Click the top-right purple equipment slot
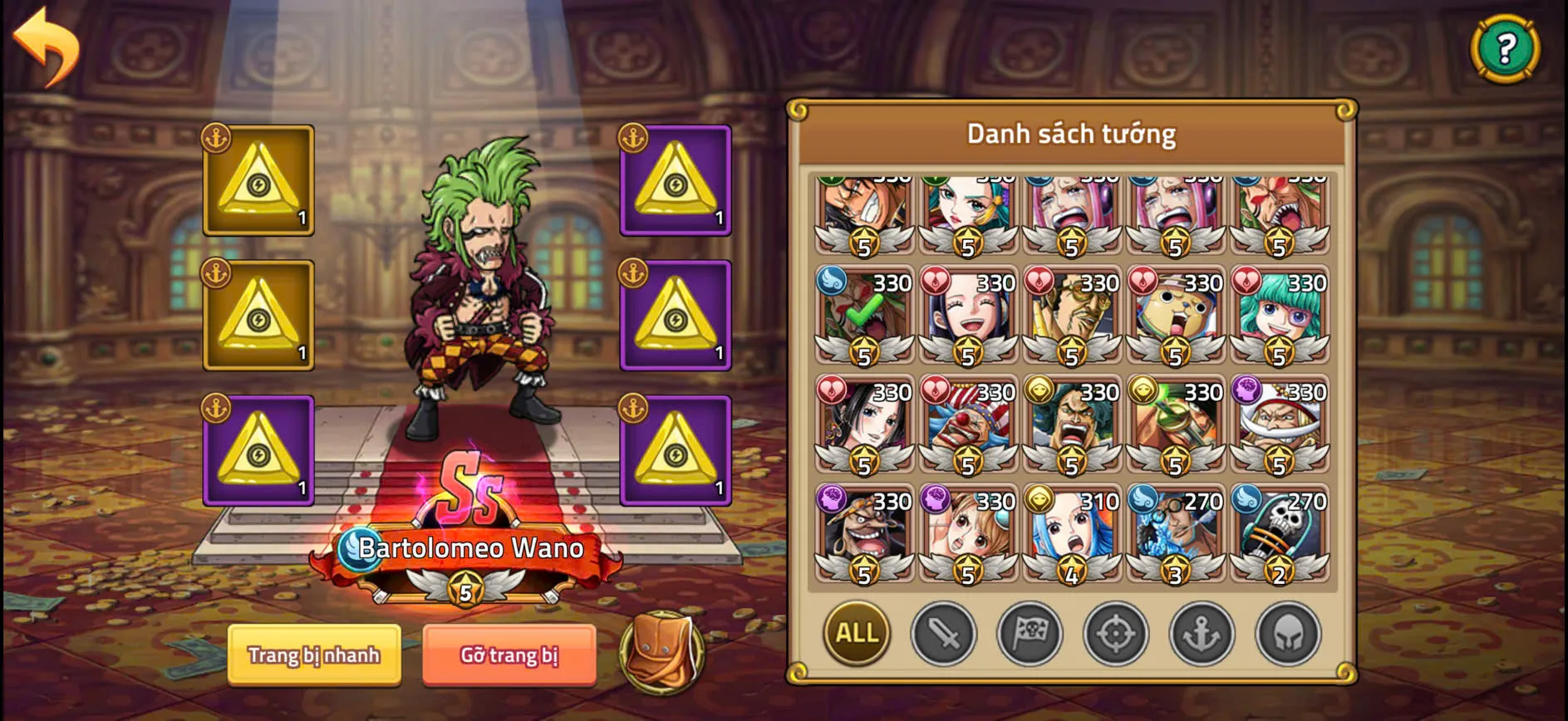This screenshot has height=721, width=1568. (x=675, y=181)
